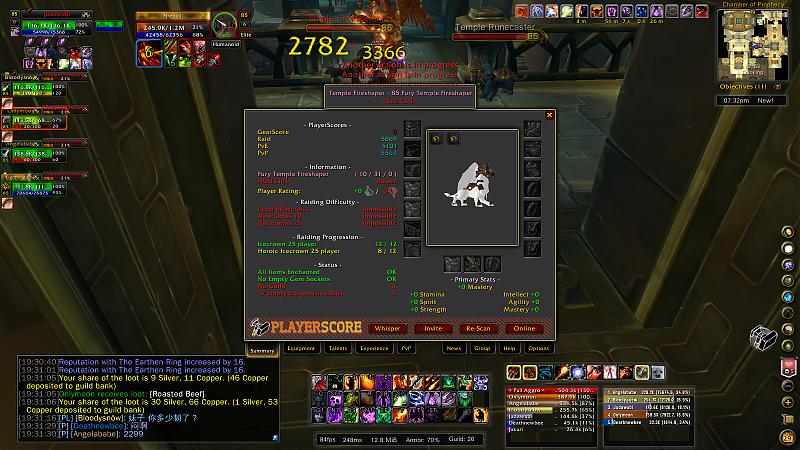Switch to the Group tab
800x450 pixels.
coord(482,349)
